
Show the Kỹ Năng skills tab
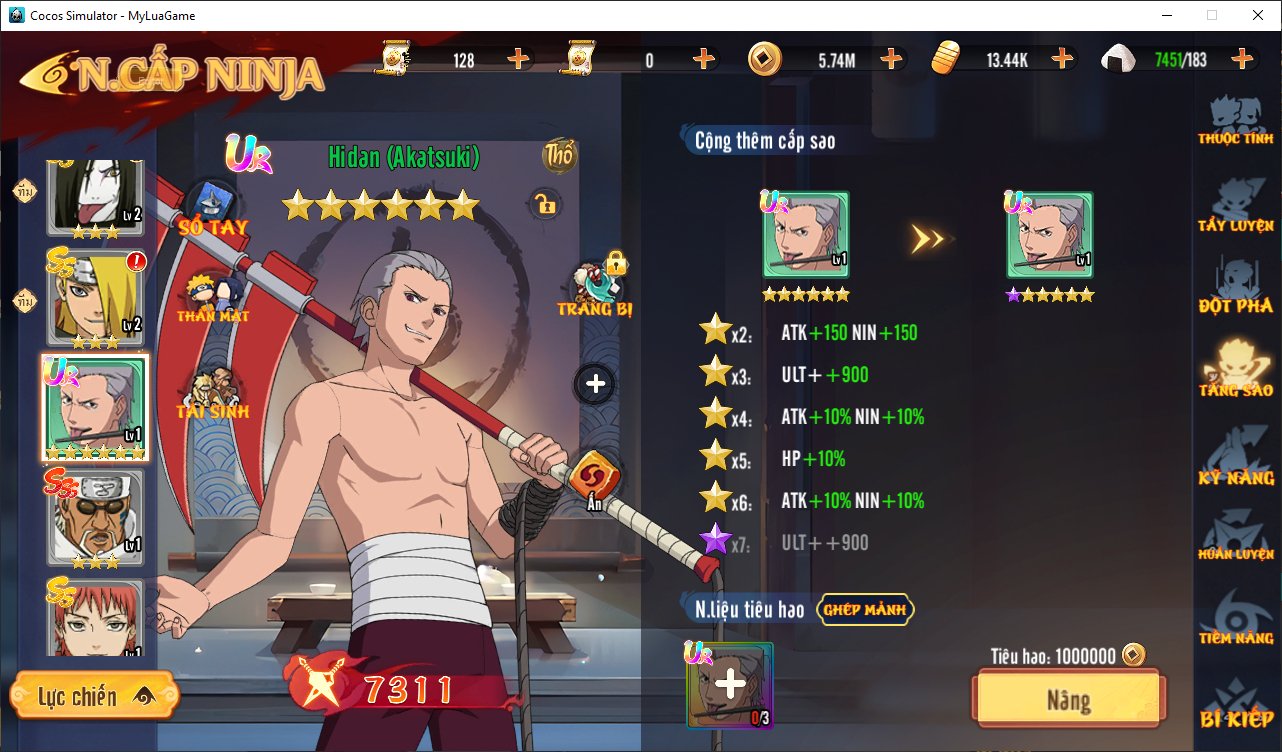click(1236, 458)
